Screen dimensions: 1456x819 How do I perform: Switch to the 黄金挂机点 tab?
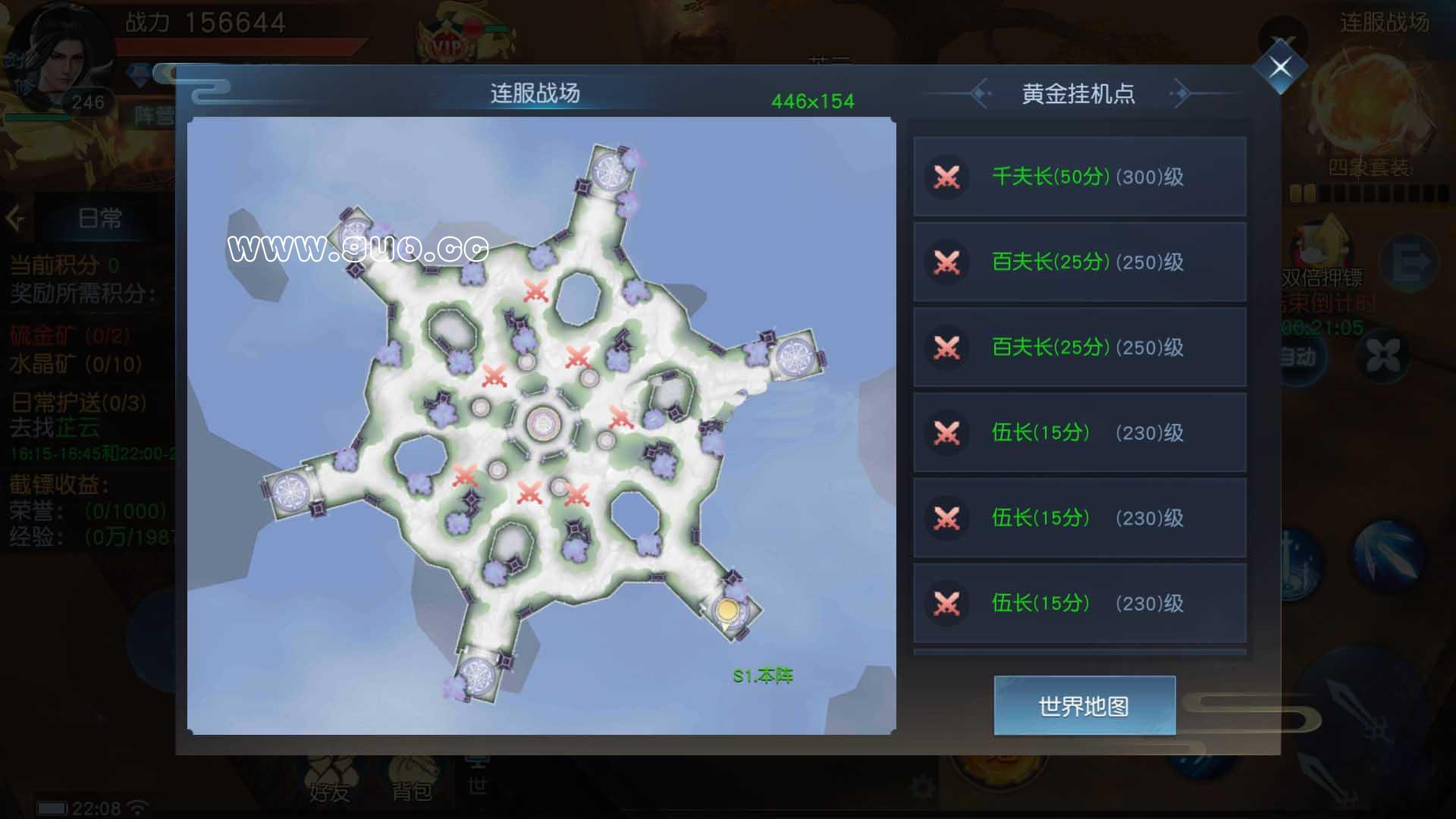tap(1078, 95)
